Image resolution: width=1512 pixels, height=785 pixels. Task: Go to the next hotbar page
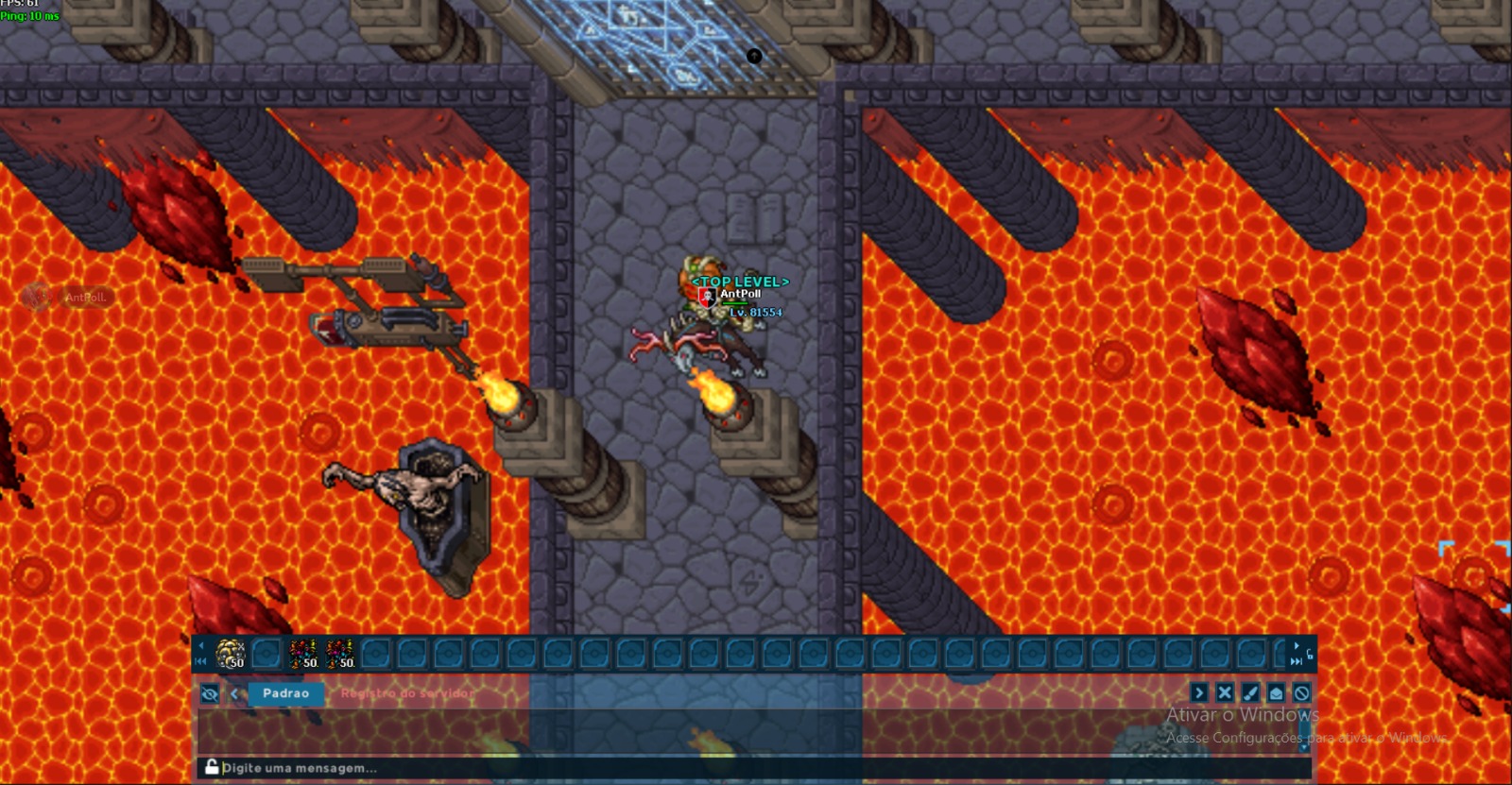pyautogui.click(x=1296, y=646)
